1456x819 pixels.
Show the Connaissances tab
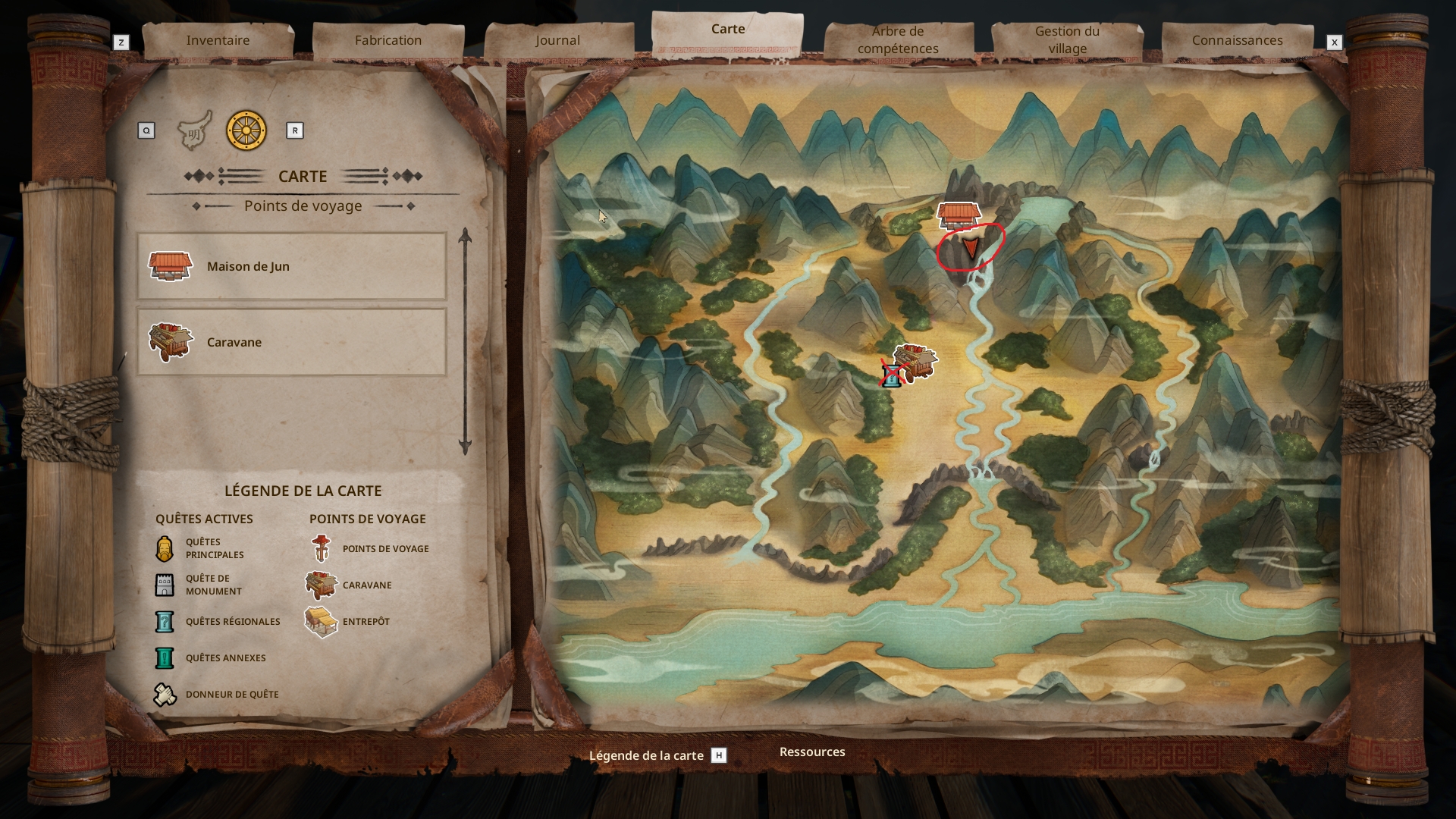(x=1237, y=40)
